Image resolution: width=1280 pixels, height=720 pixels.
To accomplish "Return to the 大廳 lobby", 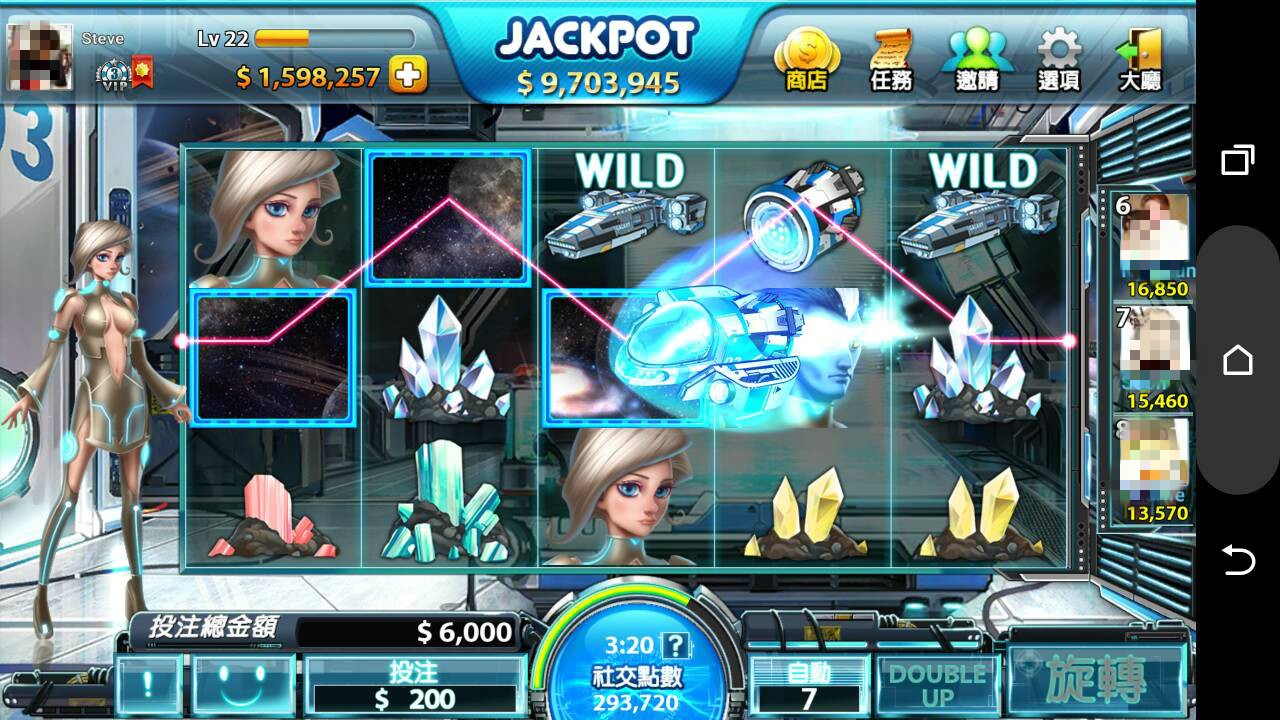I will click(x=1141, y=60).
